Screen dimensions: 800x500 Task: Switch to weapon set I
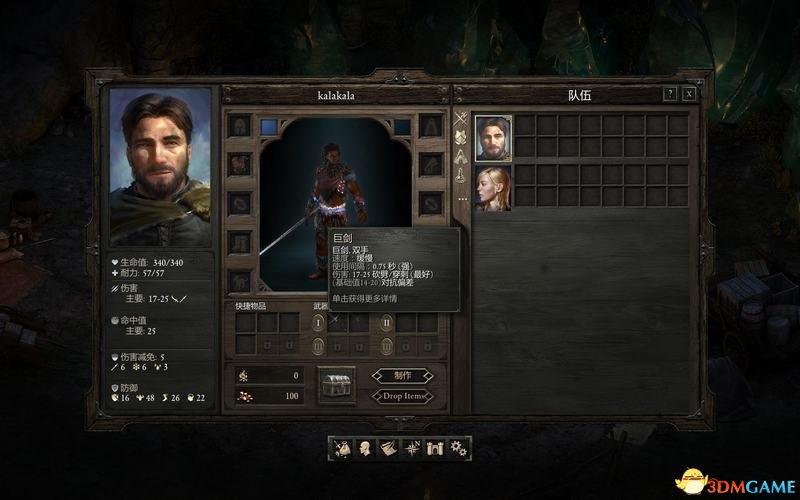[x=318, y=322]
